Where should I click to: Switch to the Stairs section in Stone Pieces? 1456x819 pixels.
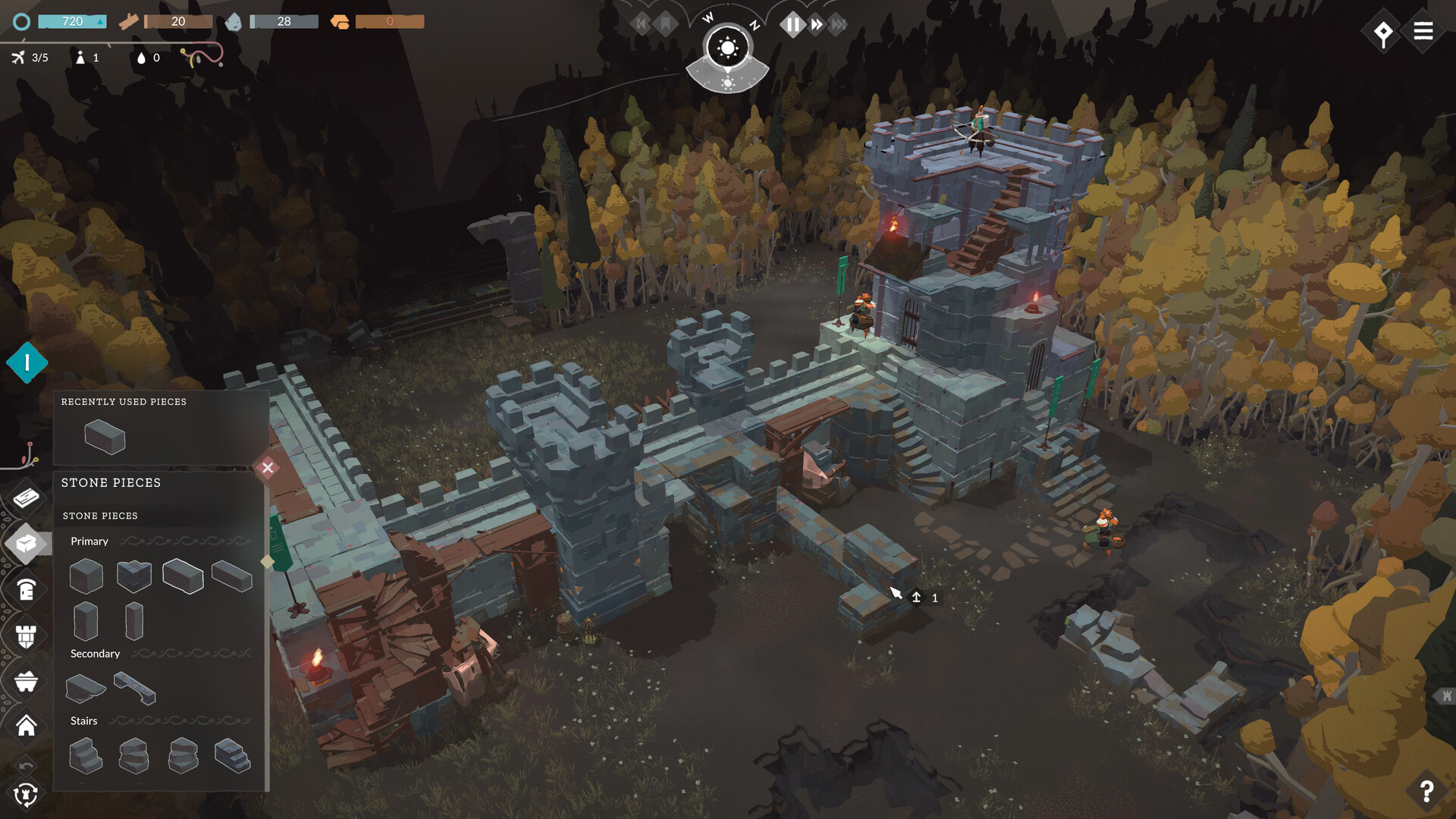pyautogui.click(x=83, y=720)
